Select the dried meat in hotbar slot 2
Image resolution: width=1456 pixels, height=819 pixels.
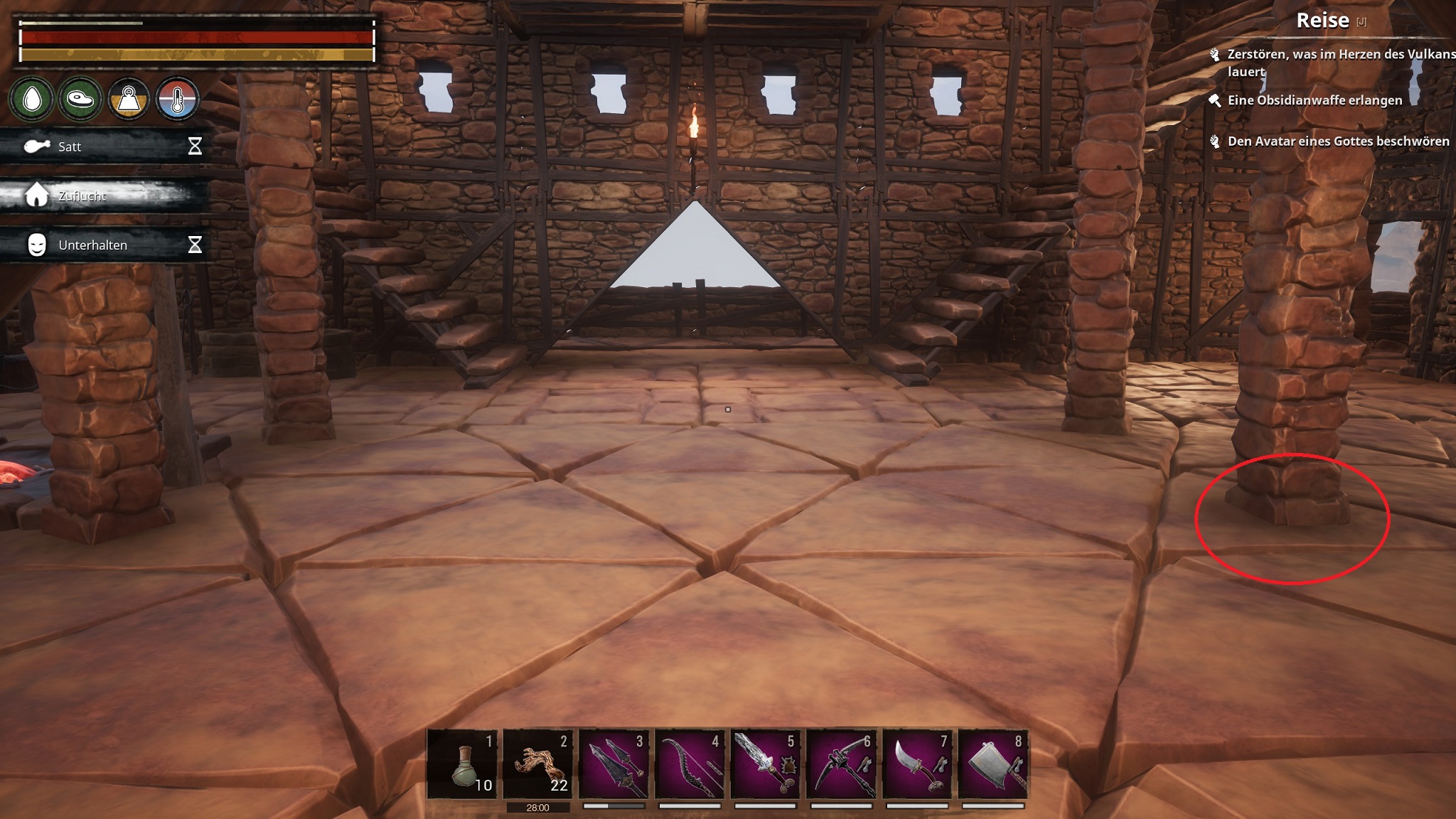pos(538,764)
